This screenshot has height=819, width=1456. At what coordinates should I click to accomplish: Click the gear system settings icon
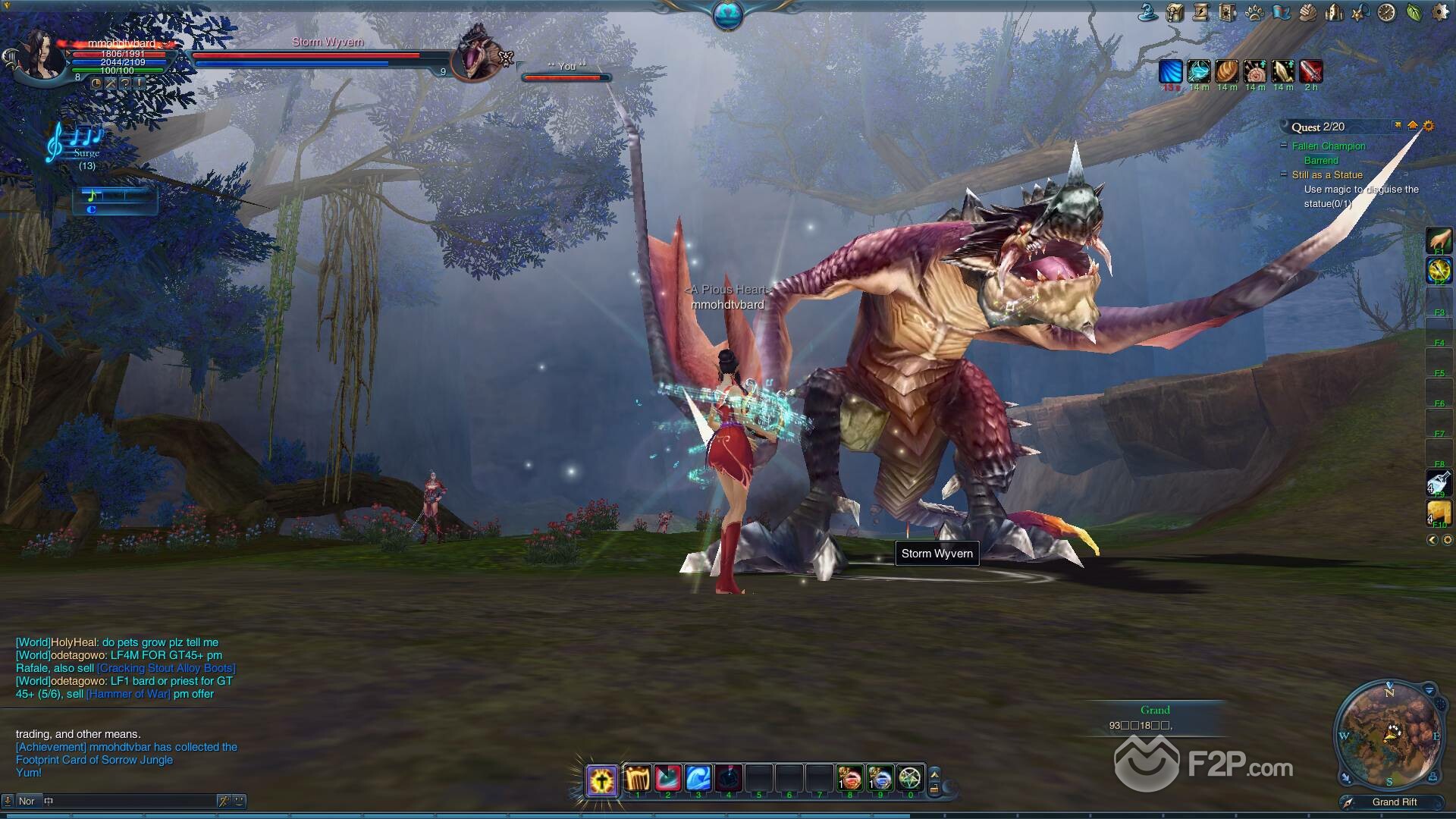(1439, 12)
